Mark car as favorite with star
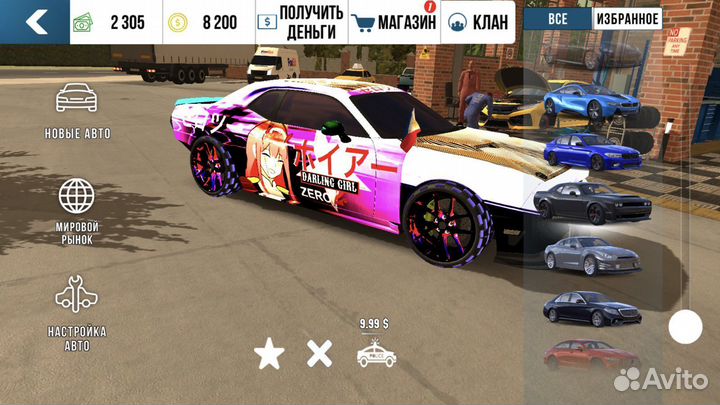The height and width of the screenshot is (405, 720). click(x=267, y=352)
